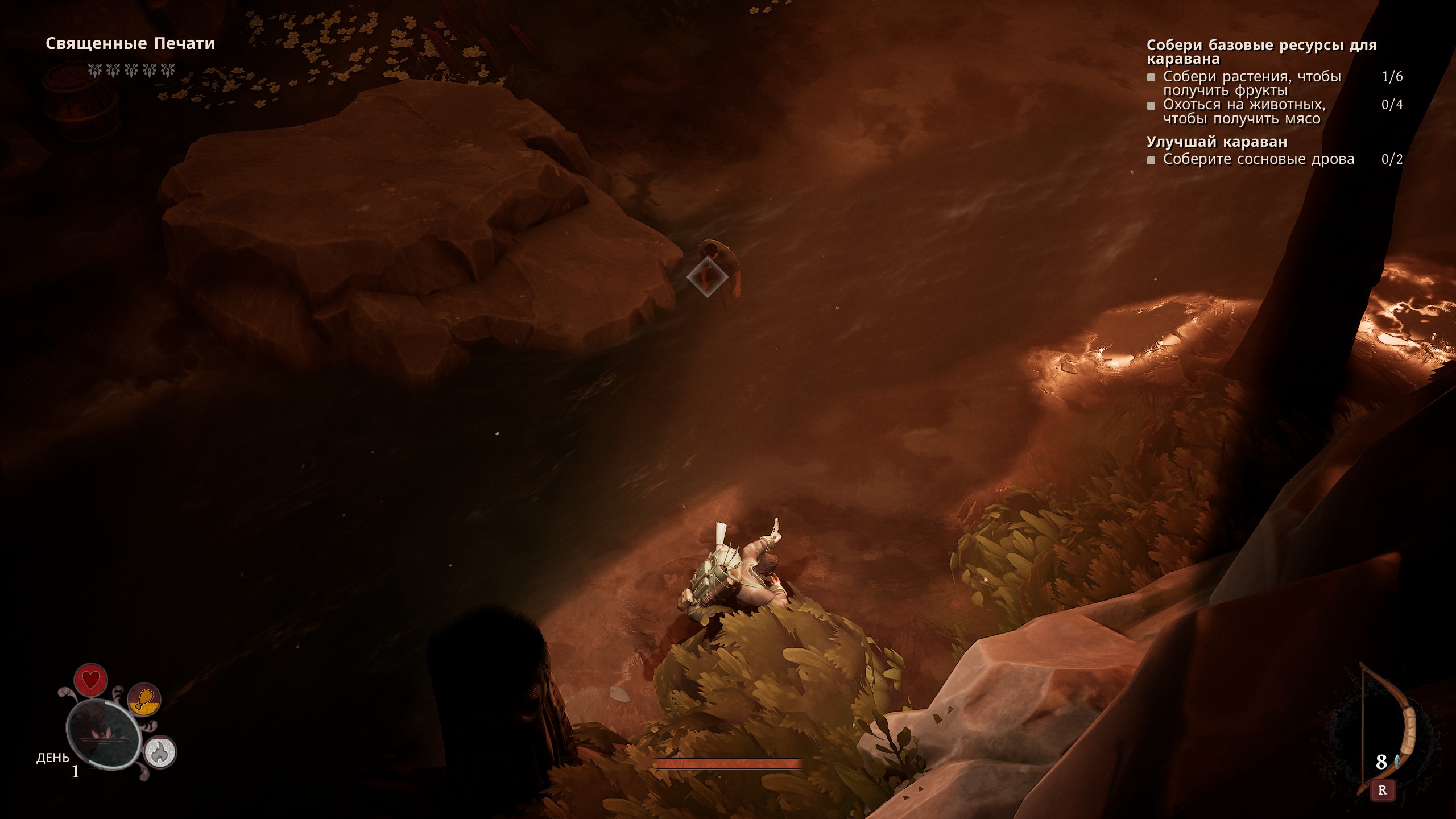Select the 'Соберите сосновые дрова' objective
This screenshot has height=819, width=1456.
[x=1258, y=159]
